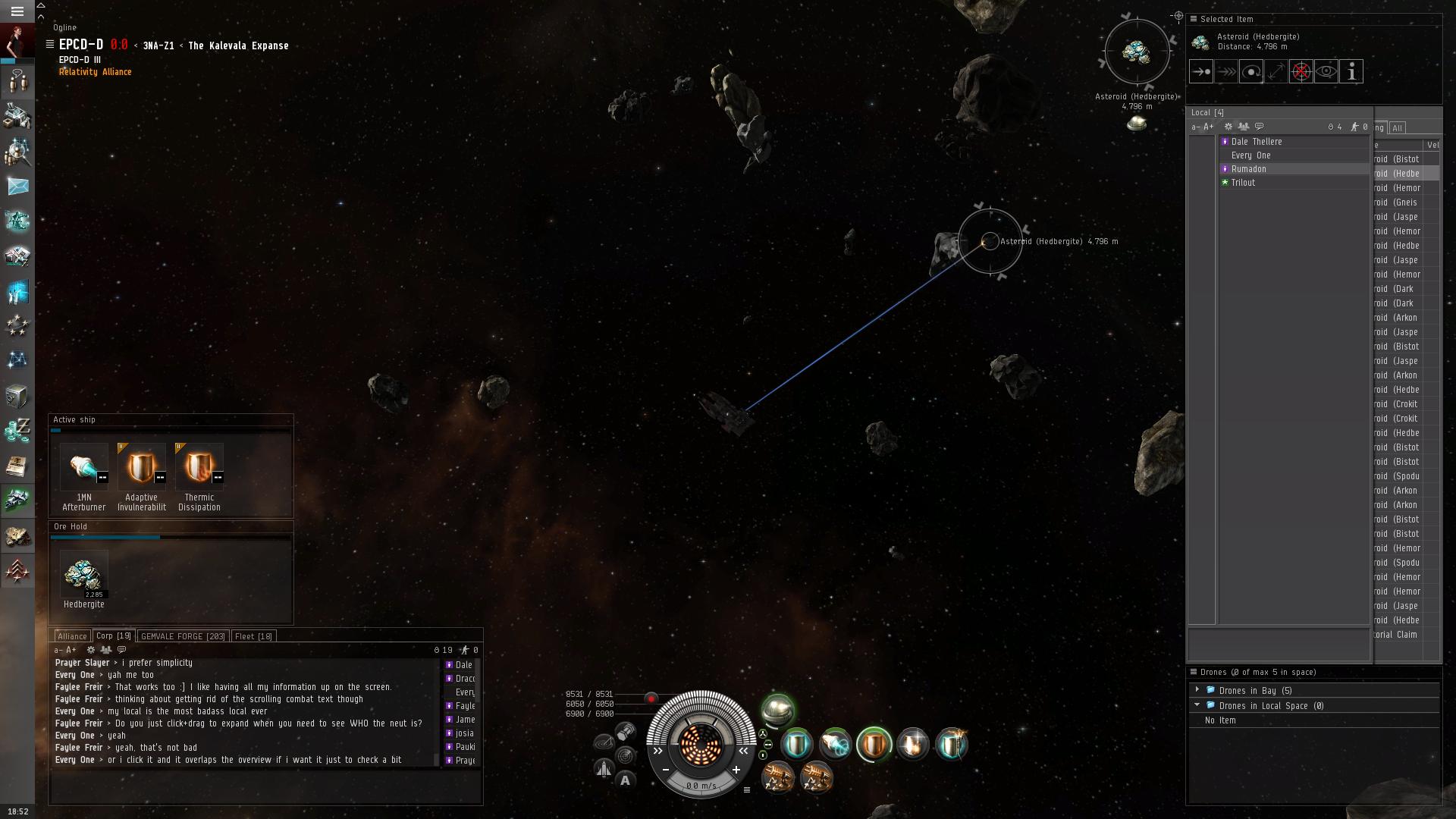1456x819 pixels.
Task: Open the GEMVALE FORGE chat tab
Action: 183,636
